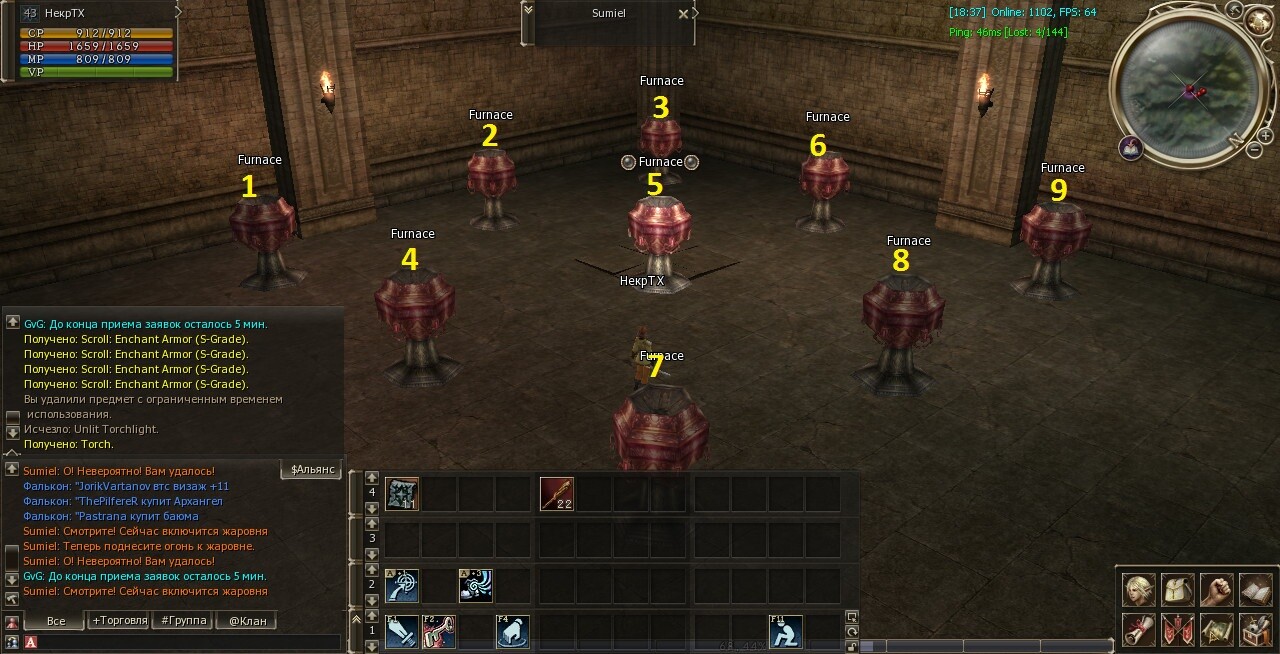Close the Sumiel target window

(683, 14)
